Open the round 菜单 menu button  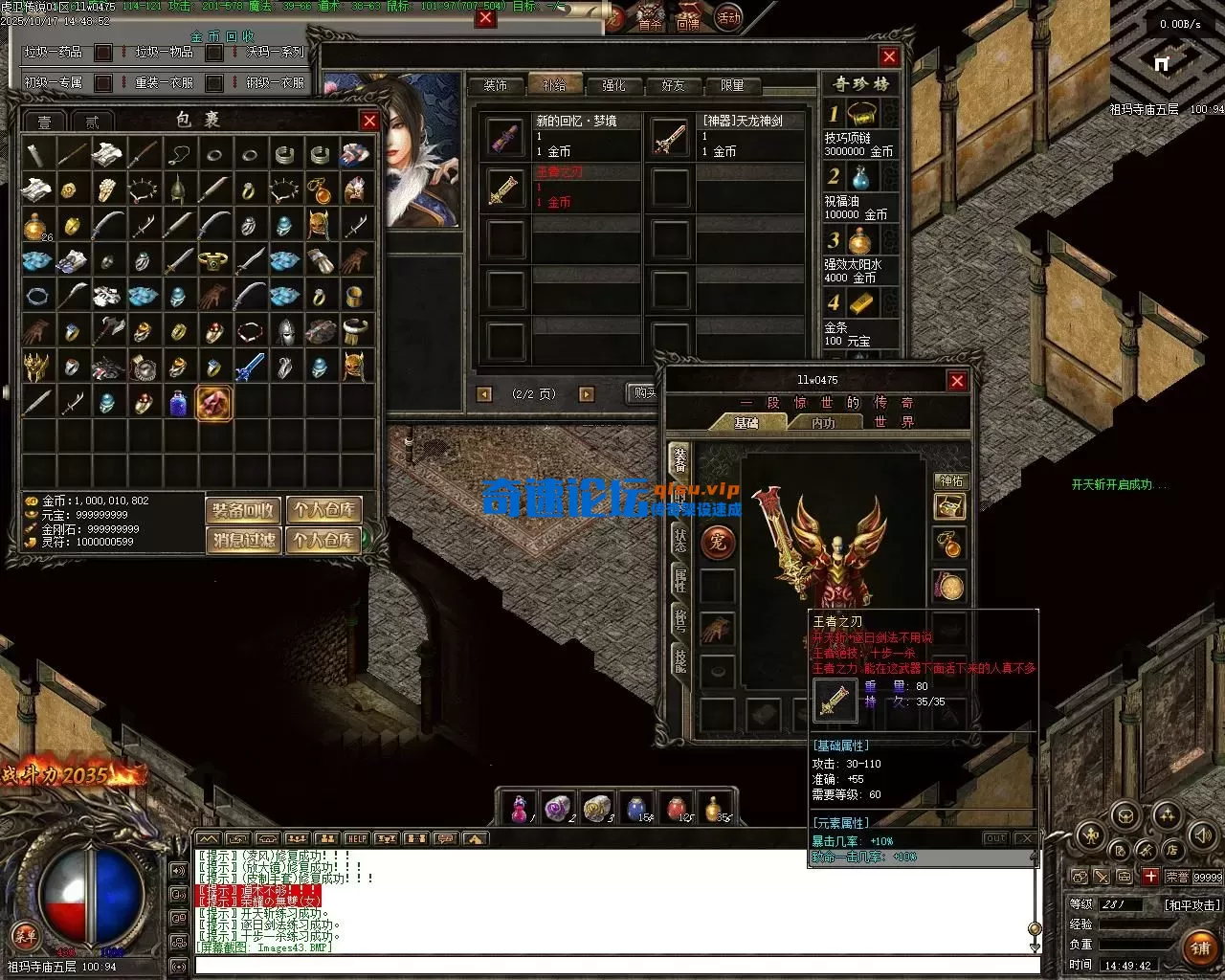(x=25, y=934)
